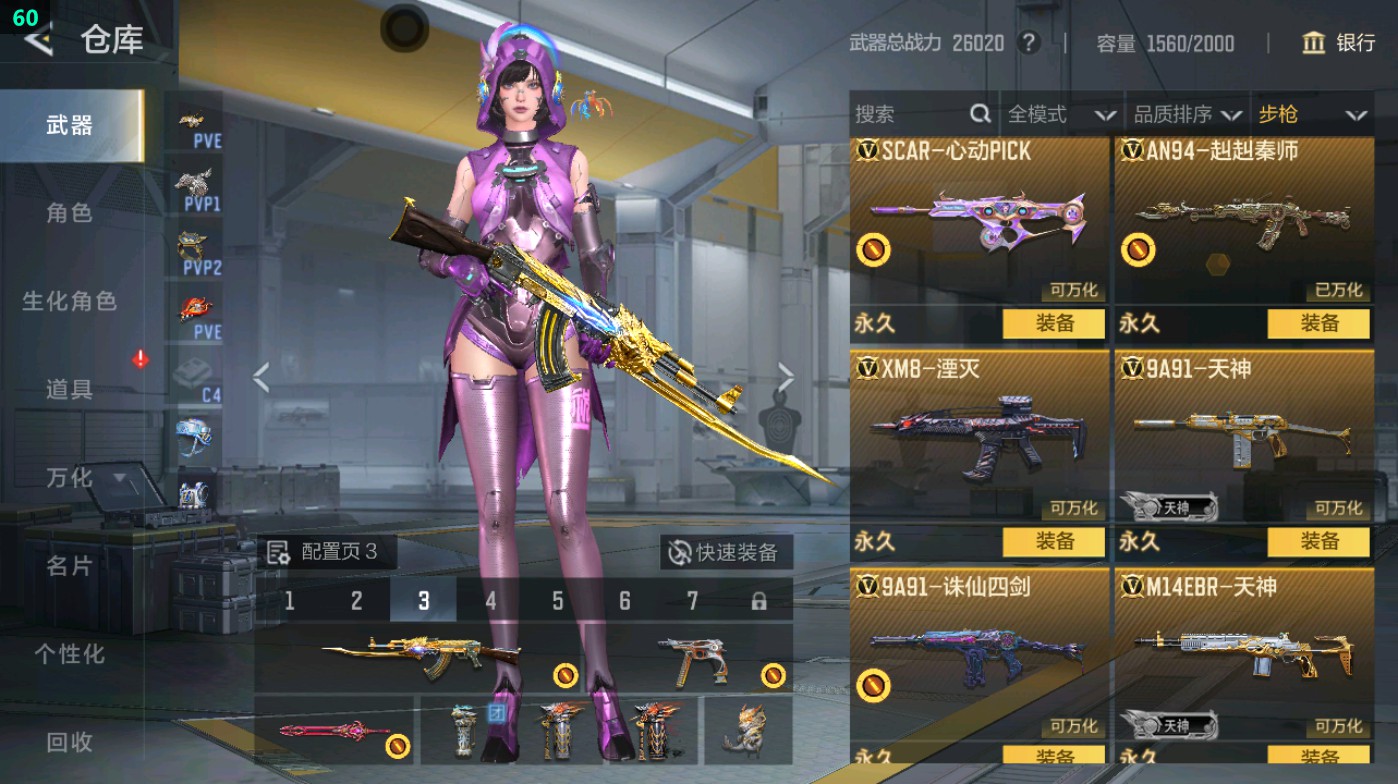The width and height of the screenshot is (1398, 784).
Task: Go back from the 仓库 screen
Action: pyautogui.click(x=40, y=40)
